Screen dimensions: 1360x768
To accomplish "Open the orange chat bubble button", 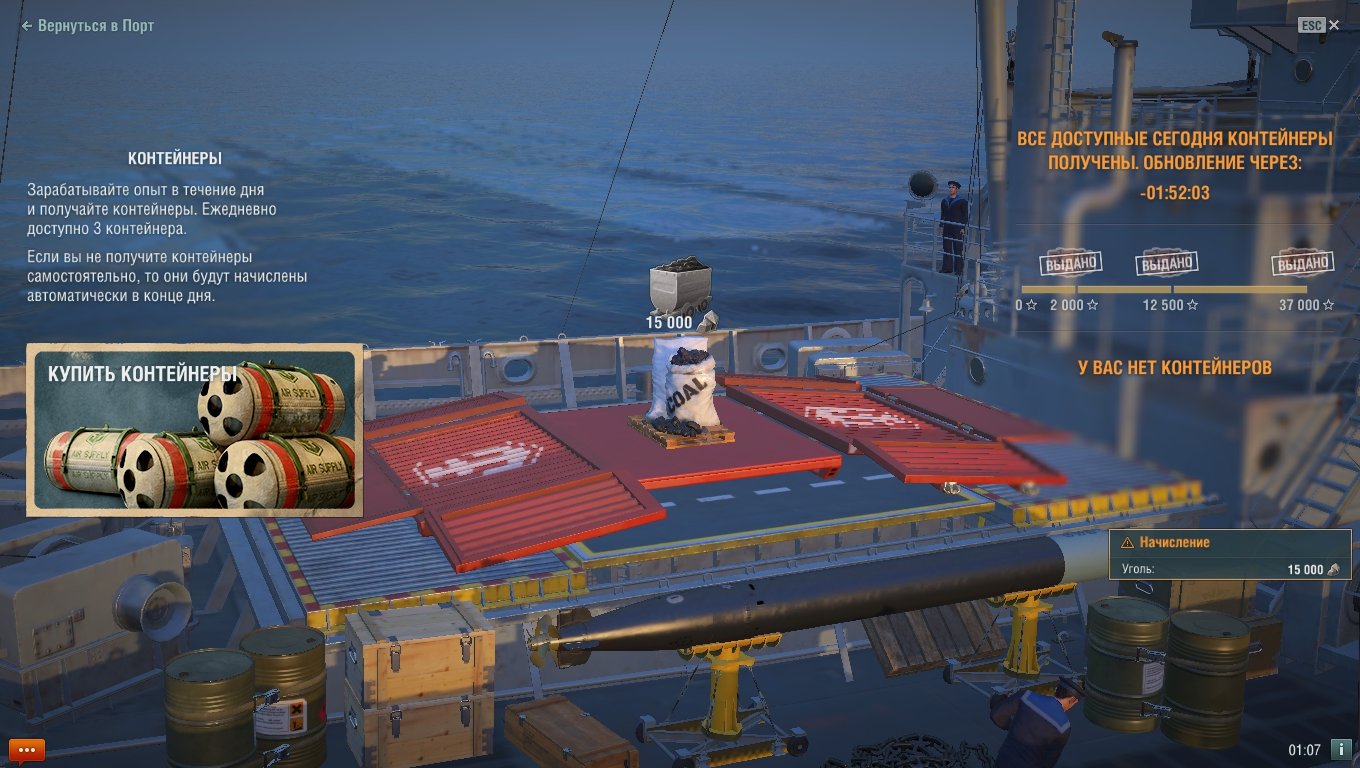I will tap(27, 749).
